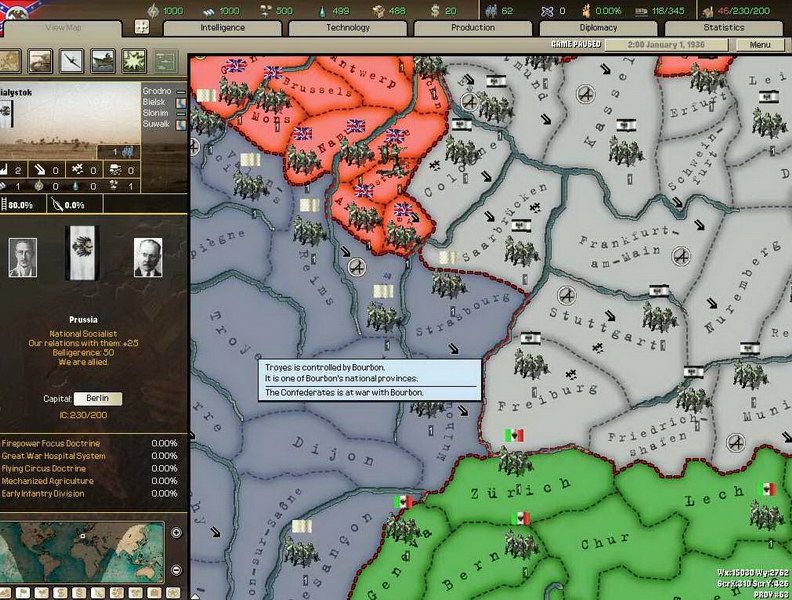Choose the green explosion map mode icon

click(133, 60)
